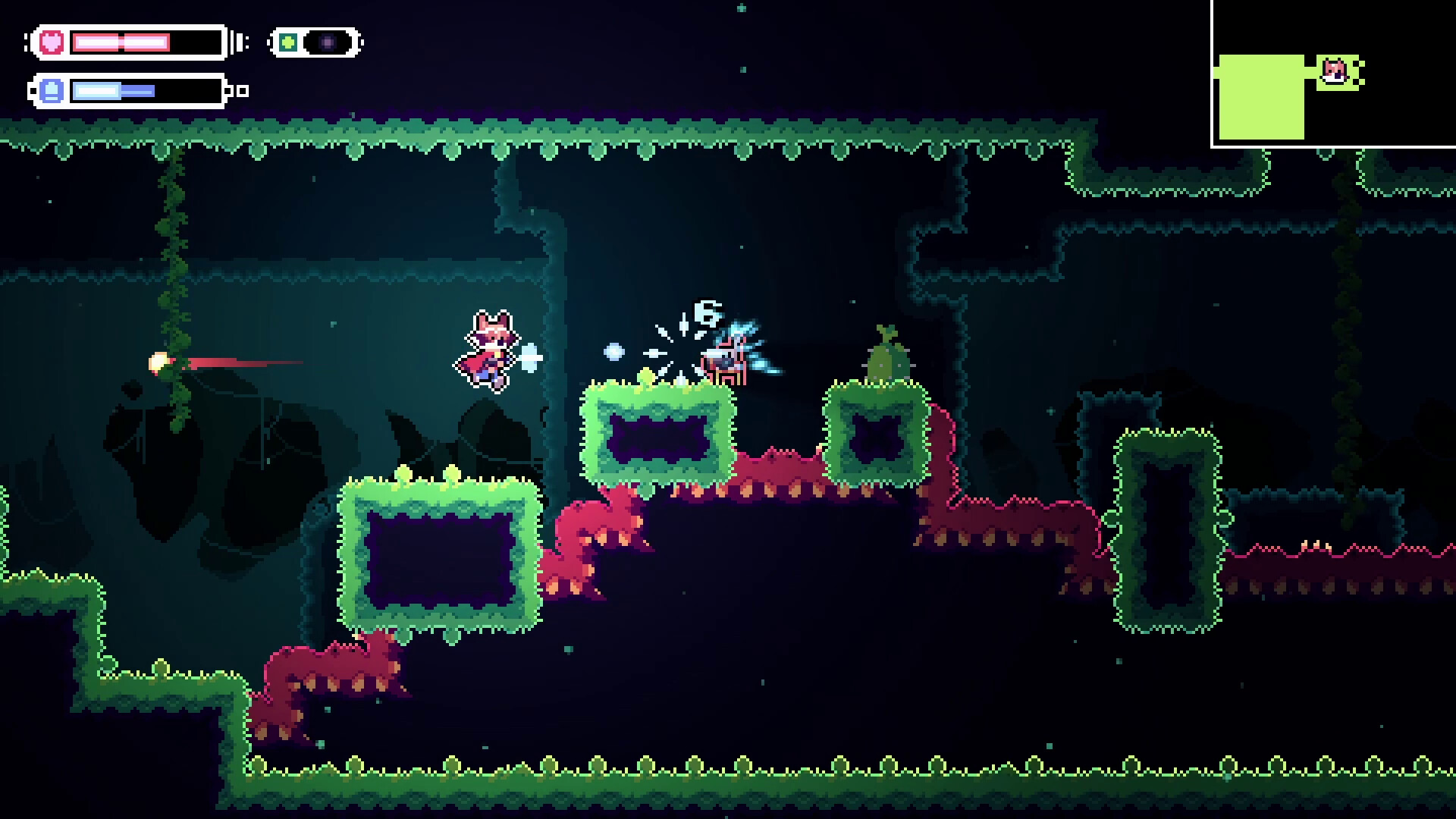
Task: Click the yellow gem on the mossy platform
Action: pyautogui.click(x=645, y=375)
